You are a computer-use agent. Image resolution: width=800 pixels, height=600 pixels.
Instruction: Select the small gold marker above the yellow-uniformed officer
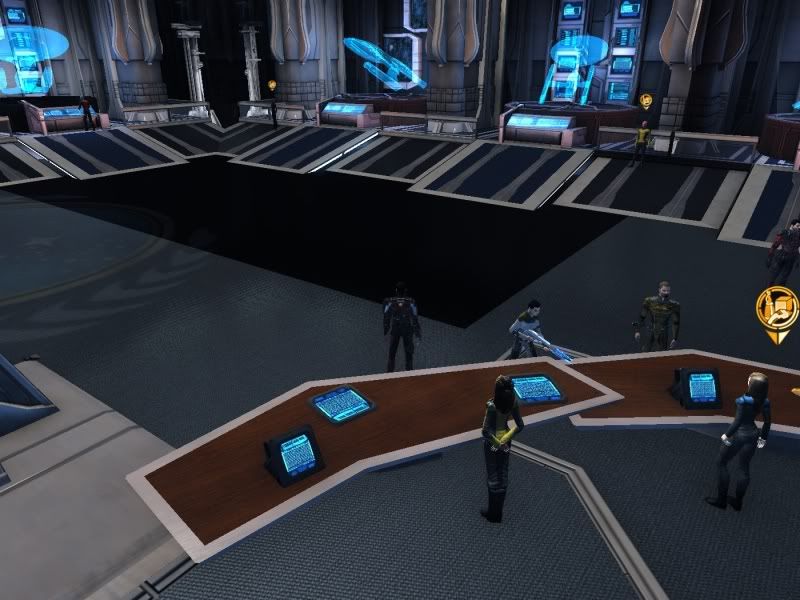[645, 101]
